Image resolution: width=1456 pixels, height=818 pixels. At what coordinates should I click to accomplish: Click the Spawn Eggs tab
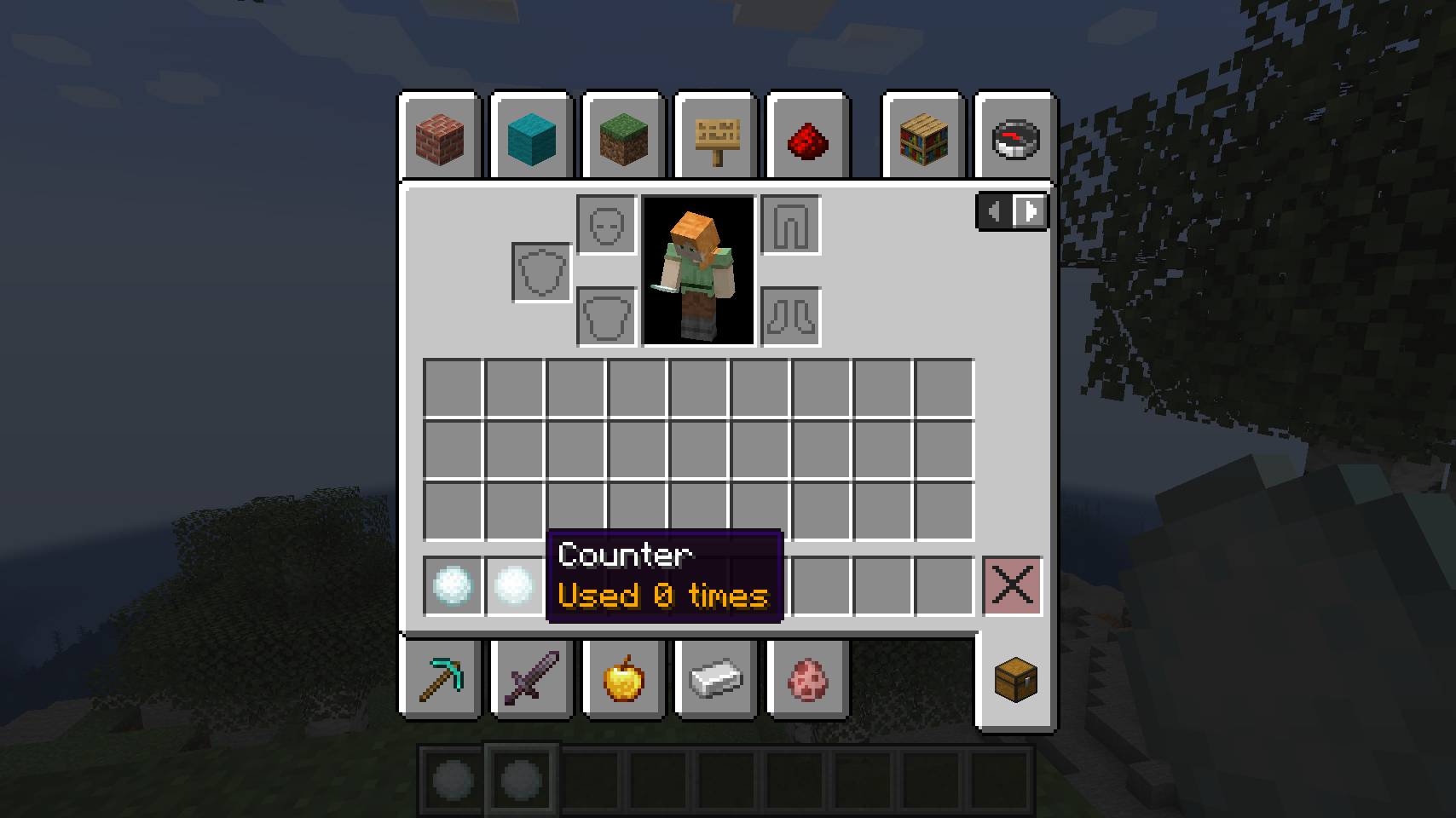(807, 679)
